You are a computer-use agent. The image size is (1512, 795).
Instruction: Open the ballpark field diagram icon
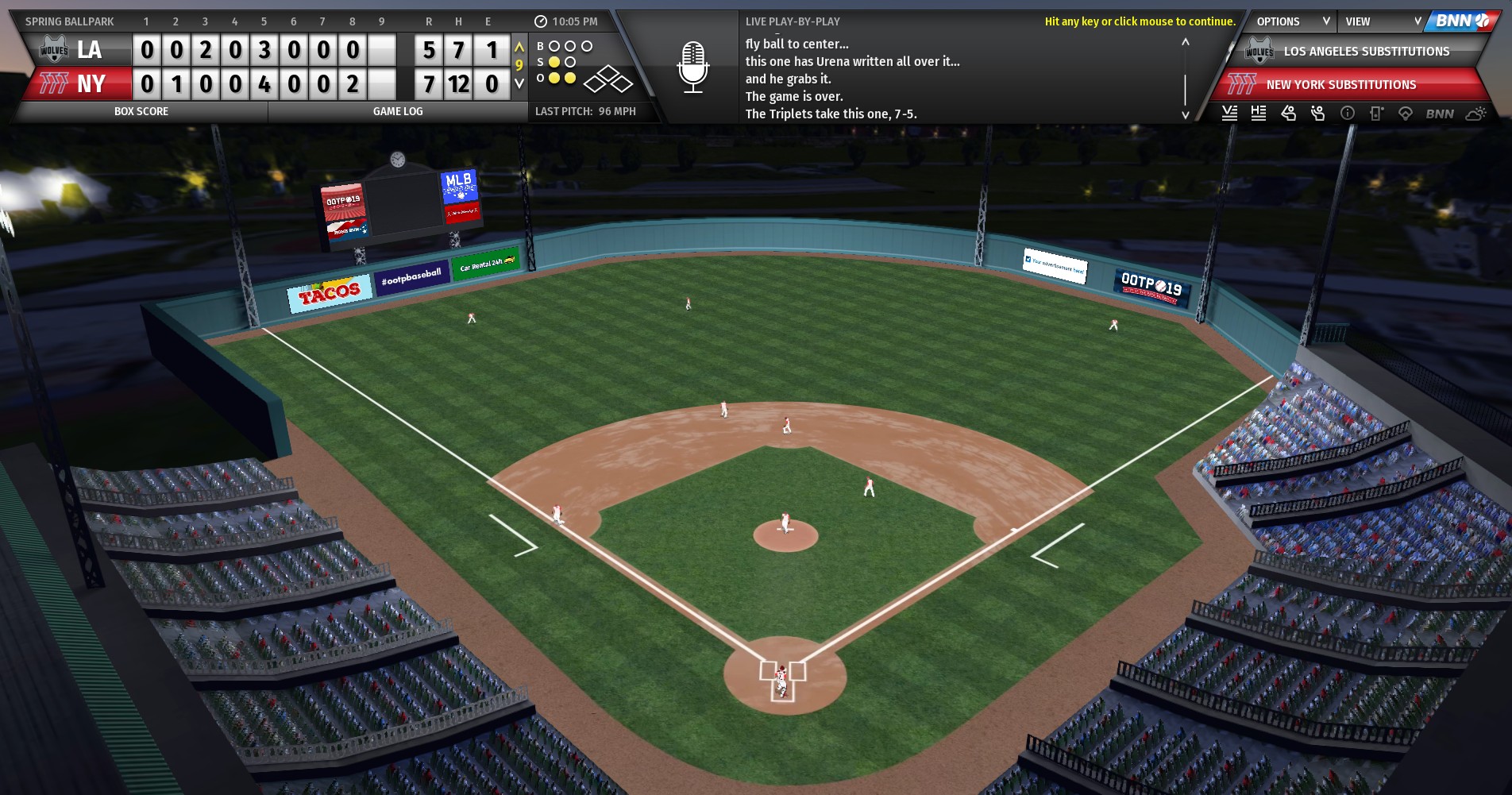pyautogui.click(x=1406, y=114)
